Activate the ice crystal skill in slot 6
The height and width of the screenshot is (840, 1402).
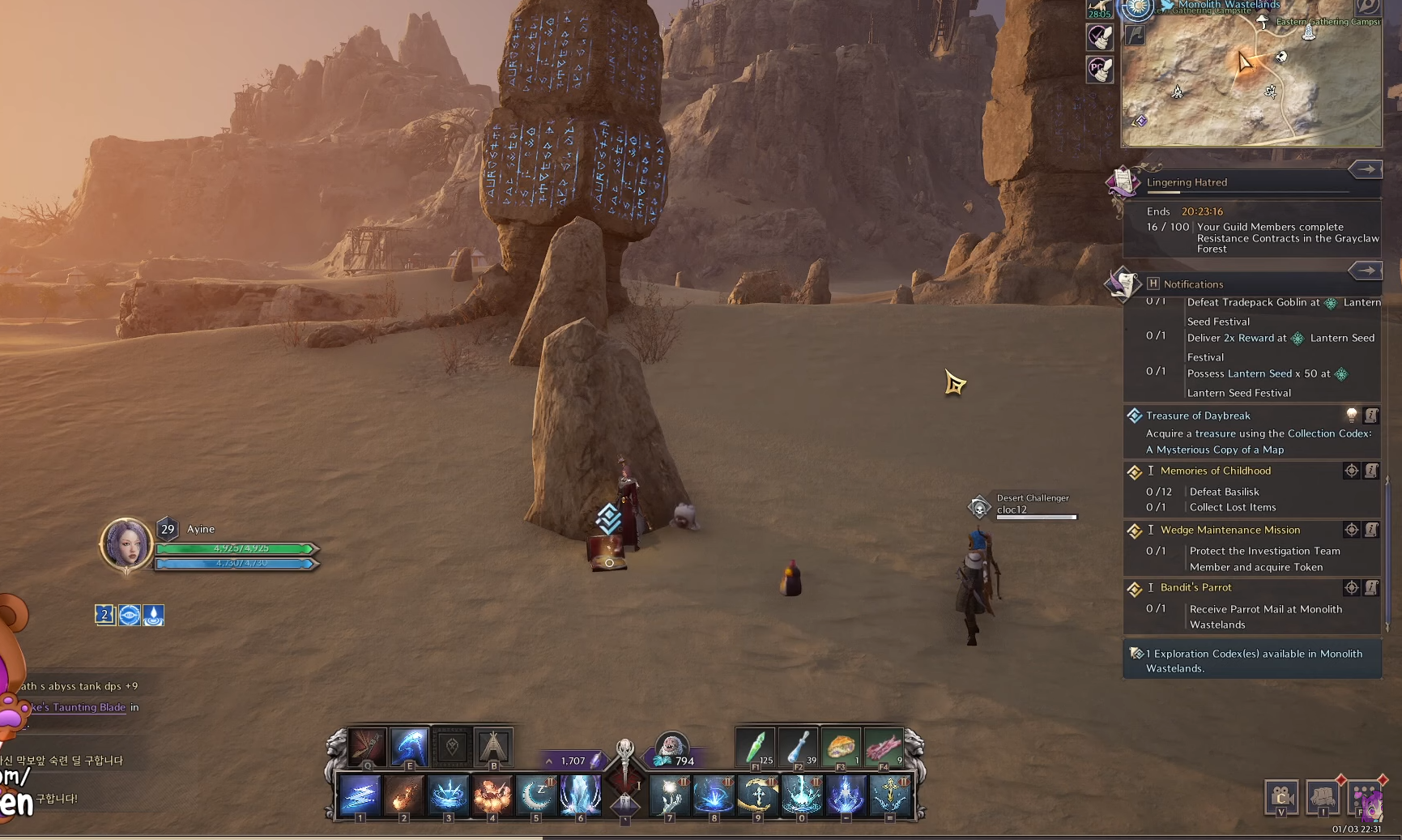pyautogui.click(x=580, y=795)
